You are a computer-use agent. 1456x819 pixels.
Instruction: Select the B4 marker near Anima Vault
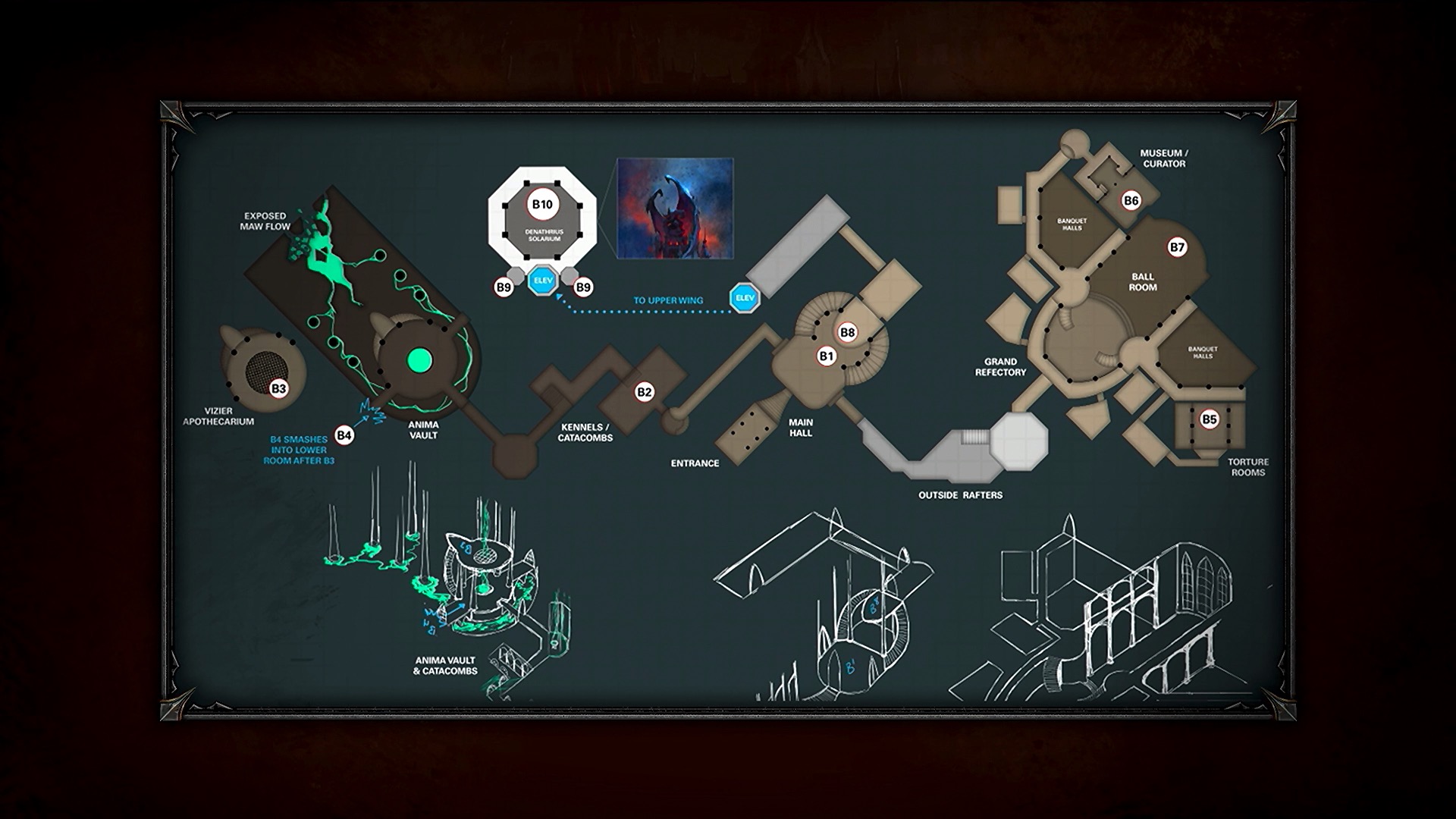(x=344, y=435)
